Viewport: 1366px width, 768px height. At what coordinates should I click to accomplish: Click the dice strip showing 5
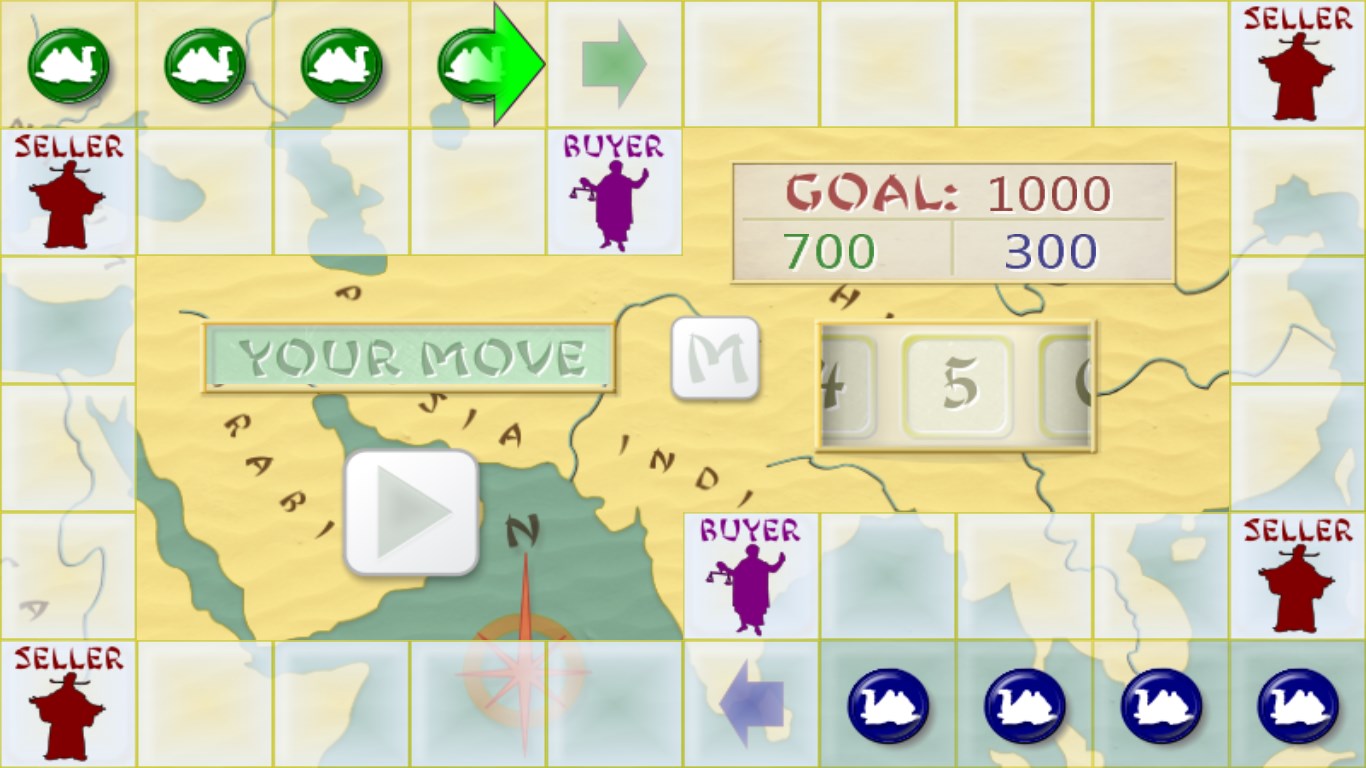[x=958, y=385]
